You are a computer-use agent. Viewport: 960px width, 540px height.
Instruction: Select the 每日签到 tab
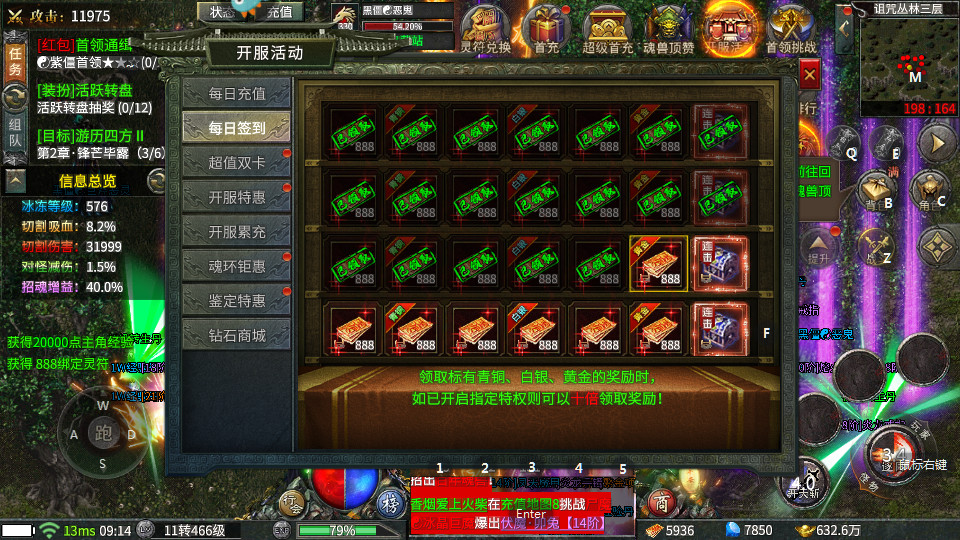[237, 128]
